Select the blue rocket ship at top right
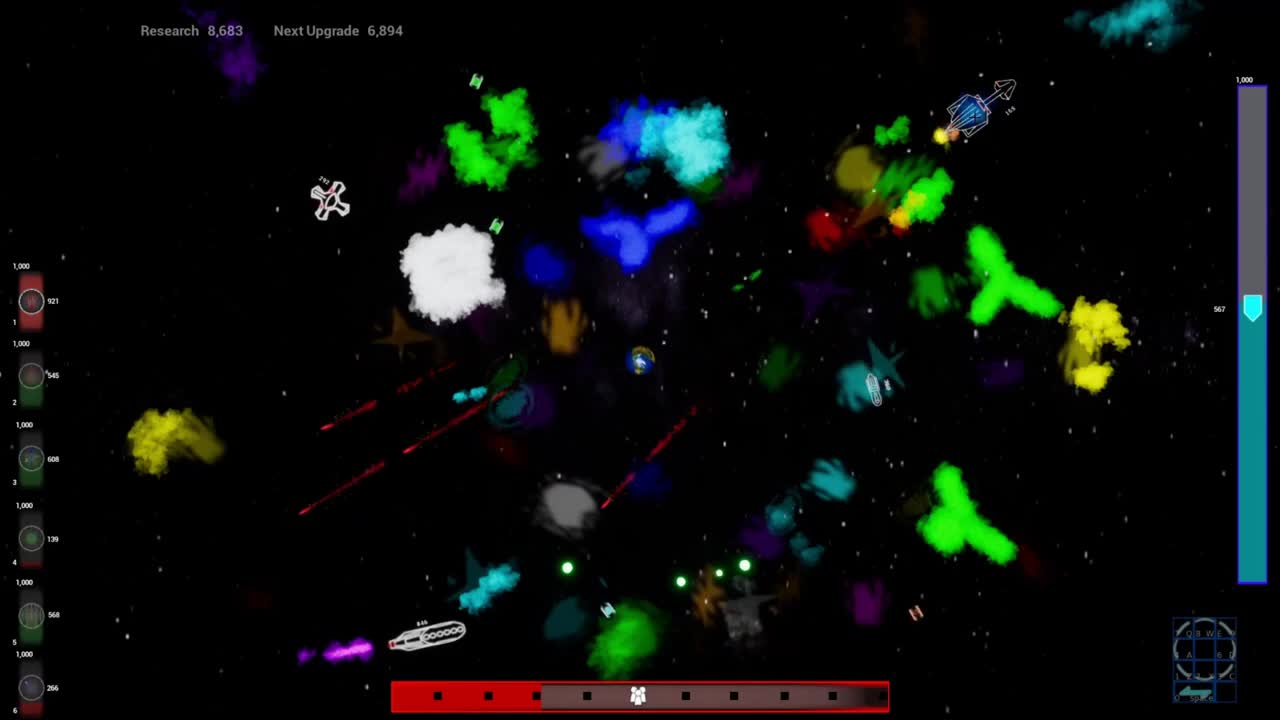 (969, 112)
